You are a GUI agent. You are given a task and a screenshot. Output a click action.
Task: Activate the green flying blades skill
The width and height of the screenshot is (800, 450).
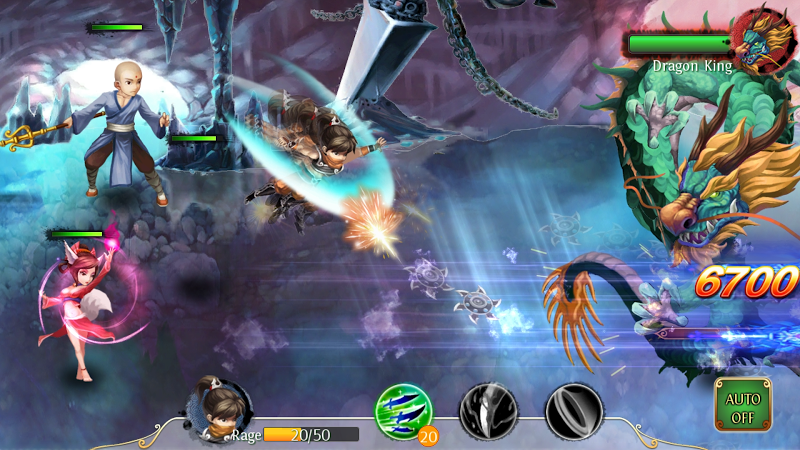[x=403, y=410]
